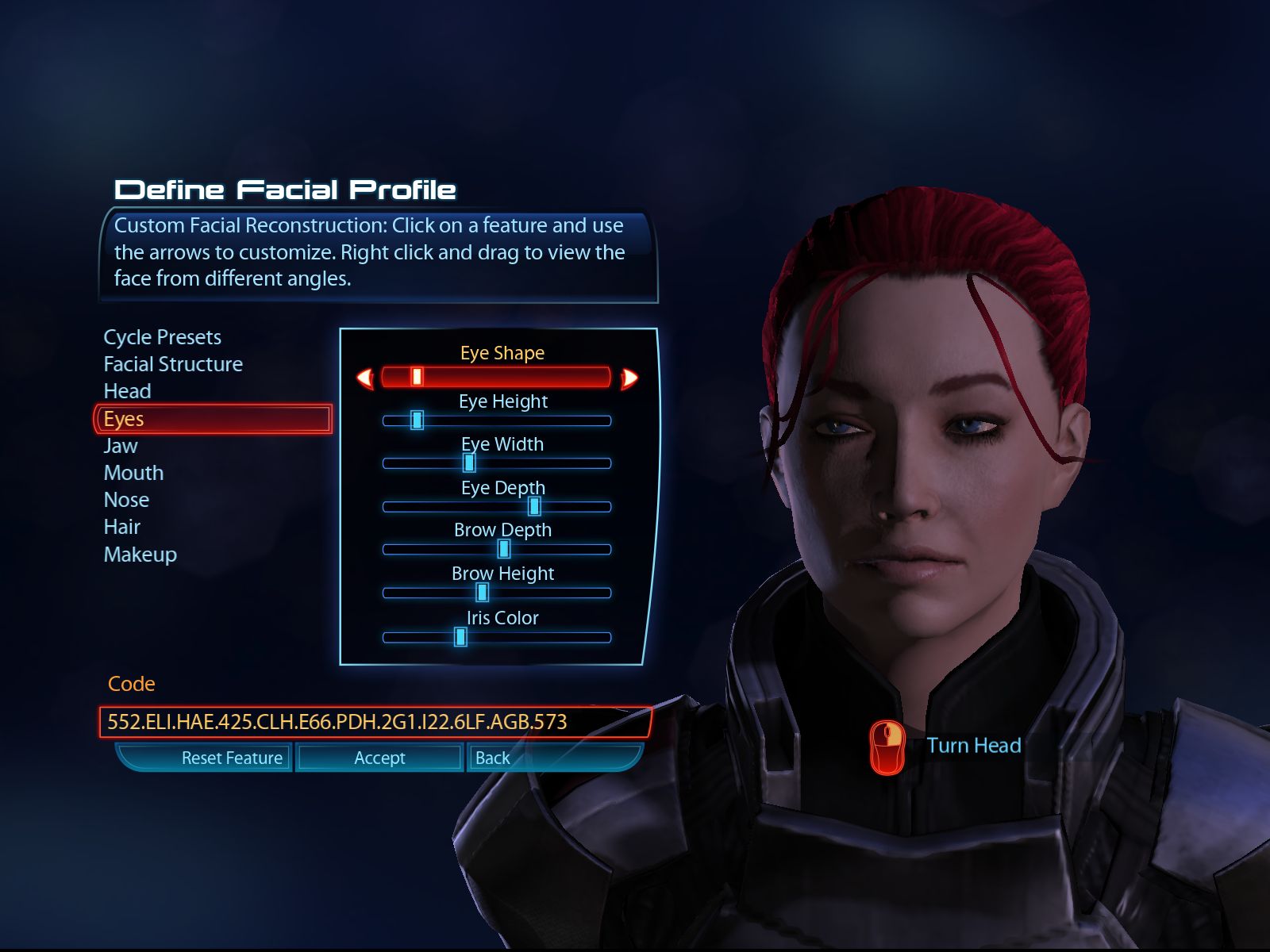Adjust the Eye Width slider
The height and width of the screenshot is (952, 1270).
click(x=469, y=463)
